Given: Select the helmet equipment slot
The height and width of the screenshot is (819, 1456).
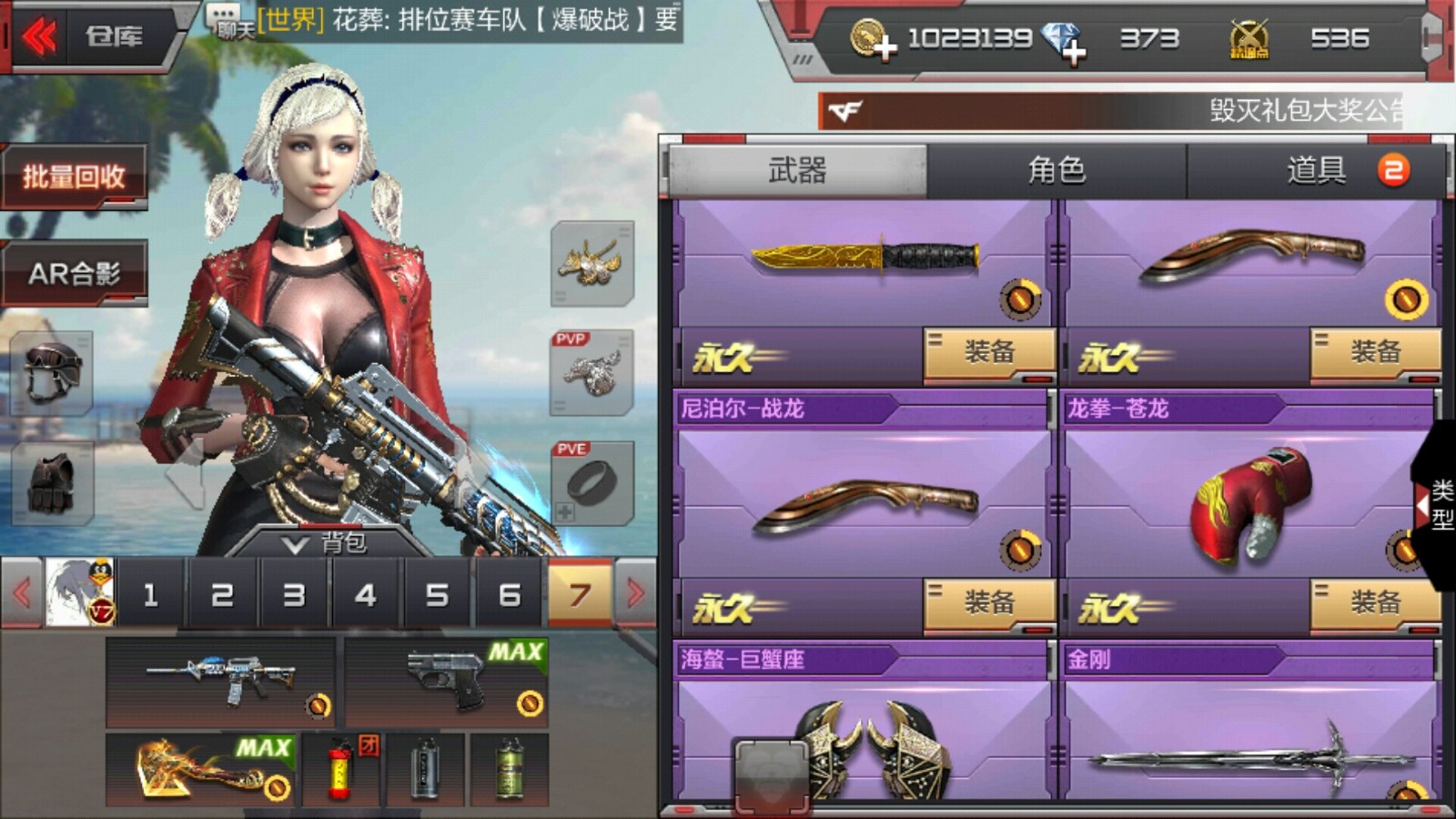Looking at the screenshot, I should coord(52,372).
